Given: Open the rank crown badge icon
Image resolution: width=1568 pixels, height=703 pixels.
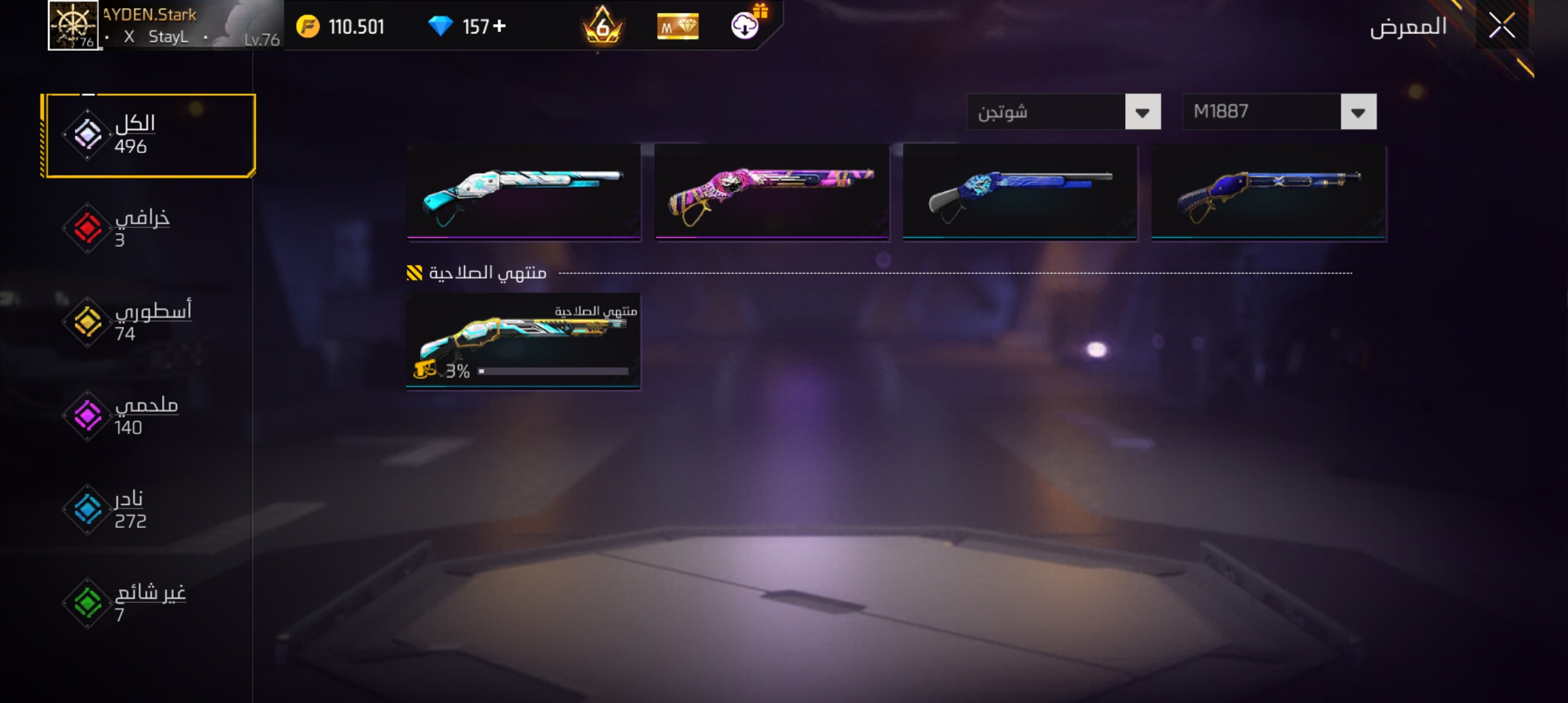Looking at the screenshot, I should click(602, 27).
